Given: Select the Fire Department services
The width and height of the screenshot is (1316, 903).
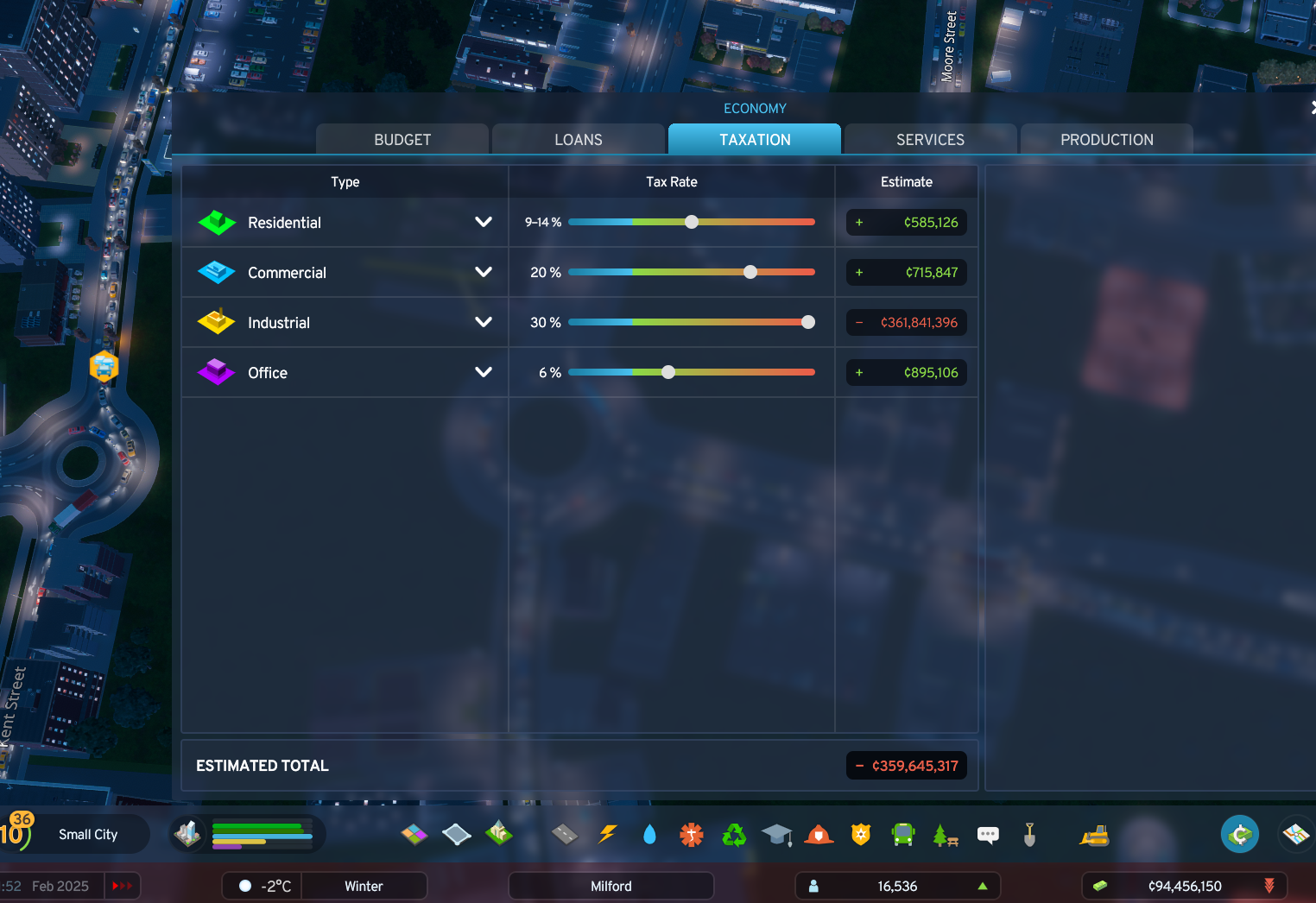Looking at the screenshot, I should click(818, 834).
